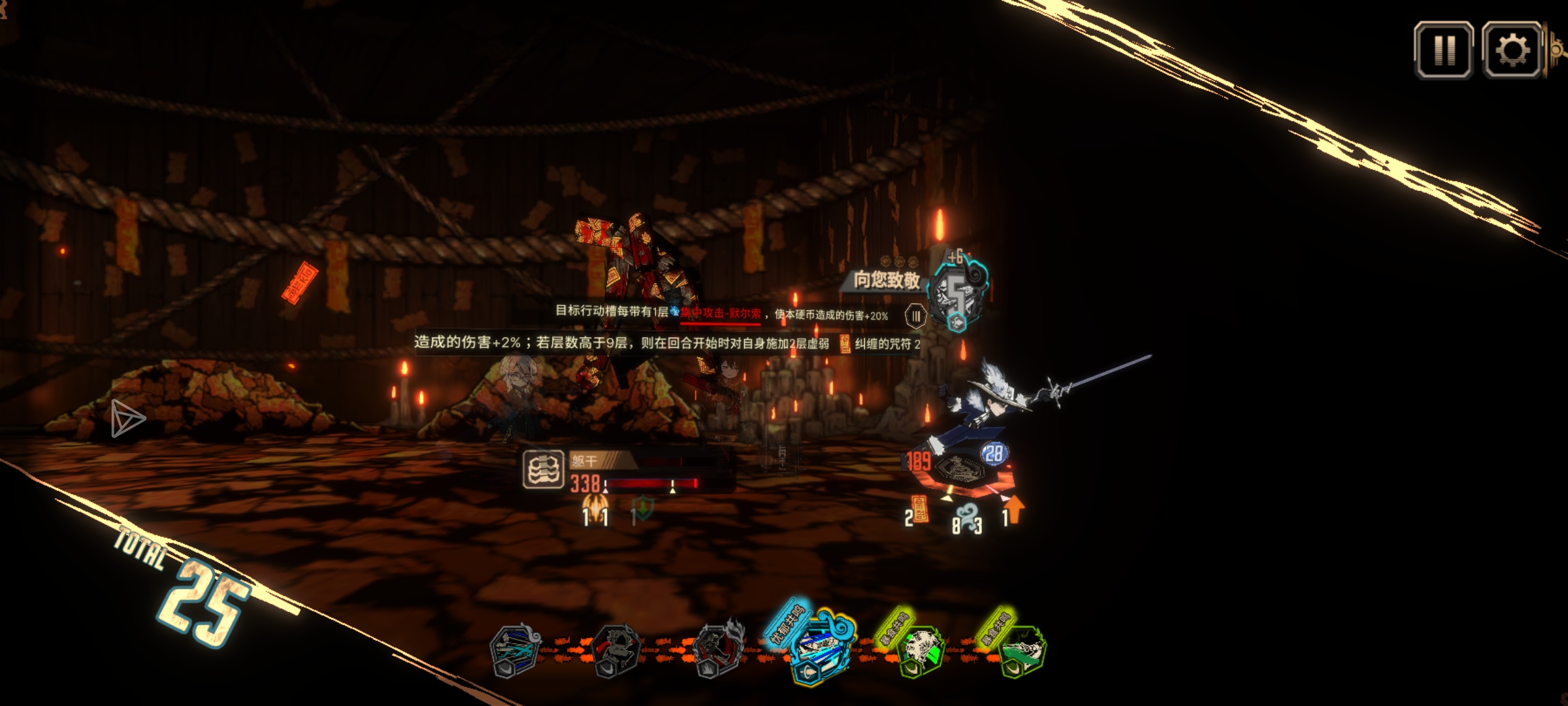
Task: Select the green skill icon with white beast
Action: (920, 650)
